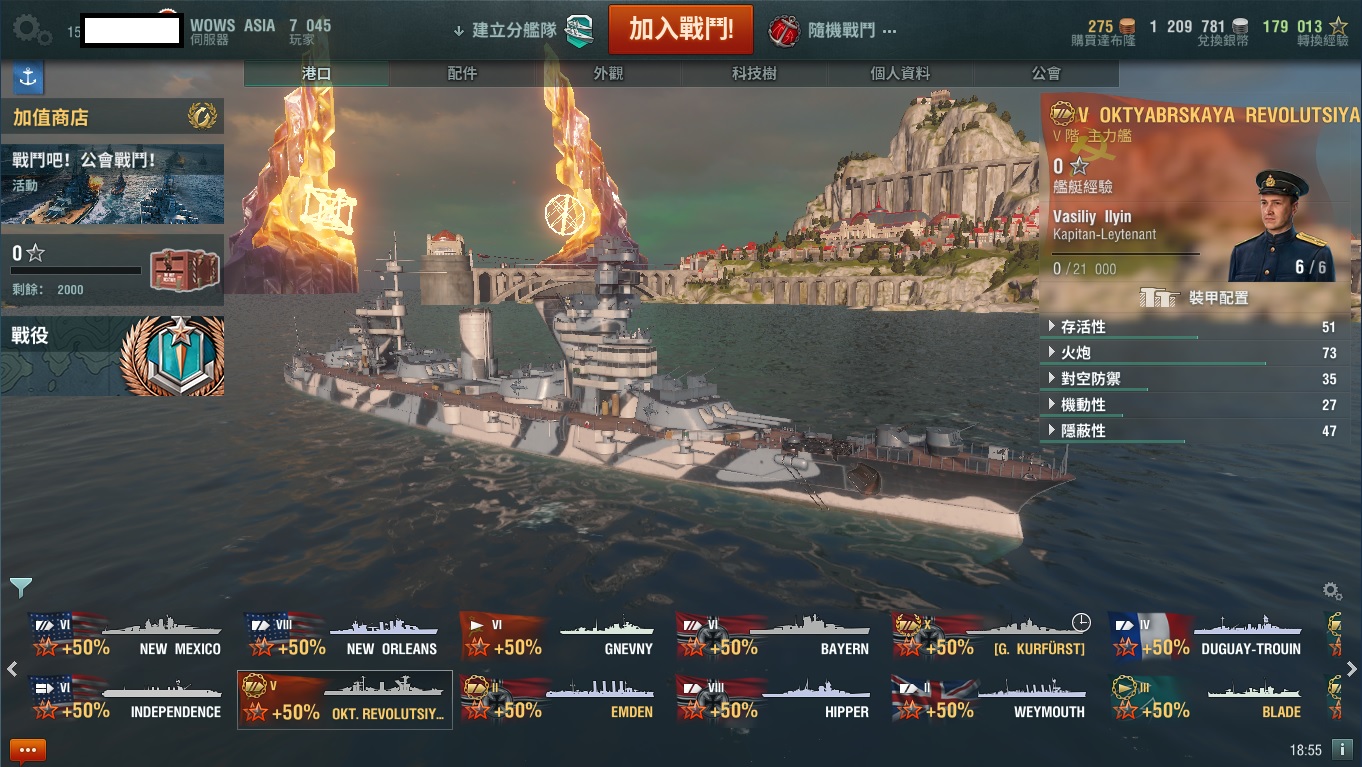Expand the 存活性 survivability stats
The width and height of the screenshot is (1362, 767).
(1083, 327)
